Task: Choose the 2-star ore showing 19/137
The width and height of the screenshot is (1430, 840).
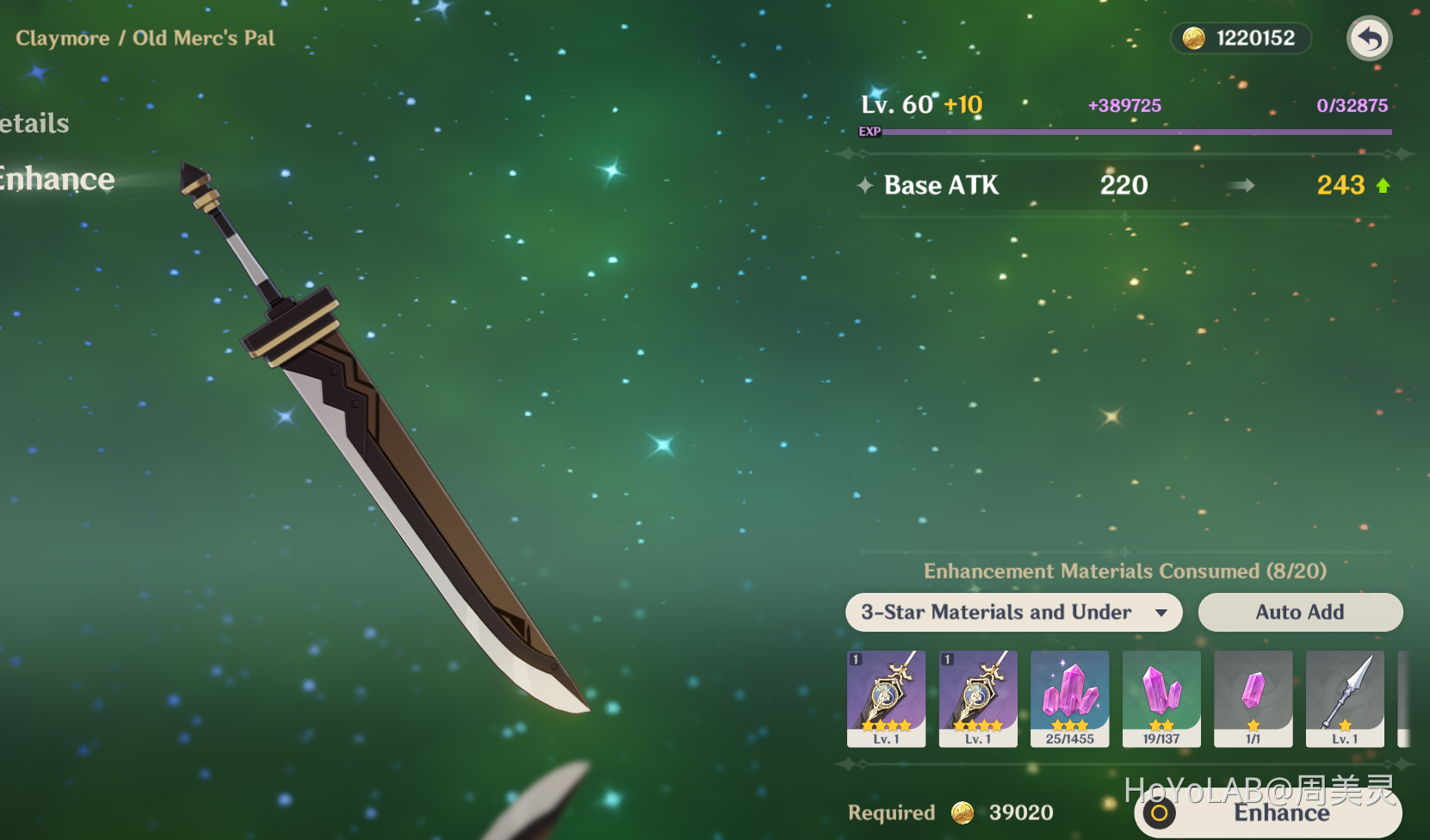Action: pyautogui.click(x=1161, y=698)
